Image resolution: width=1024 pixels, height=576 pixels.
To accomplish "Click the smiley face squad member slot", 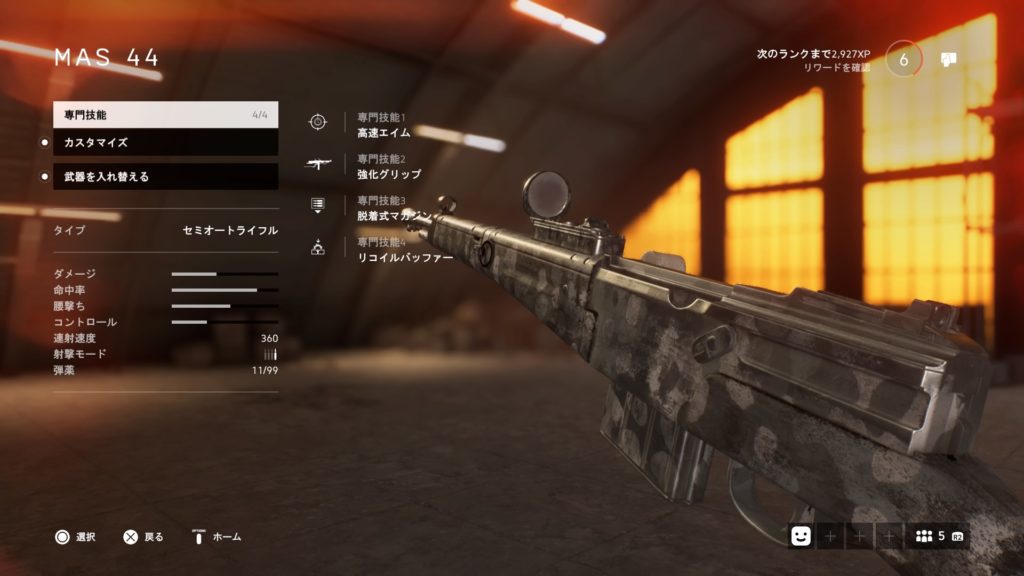I will [801, 536].
